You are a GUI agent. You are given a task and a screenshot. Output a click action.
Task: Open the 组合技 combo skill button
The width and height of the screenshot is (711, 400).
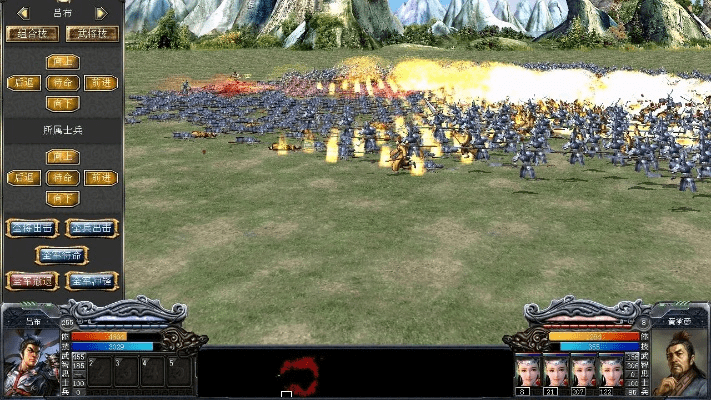[32, 33]
